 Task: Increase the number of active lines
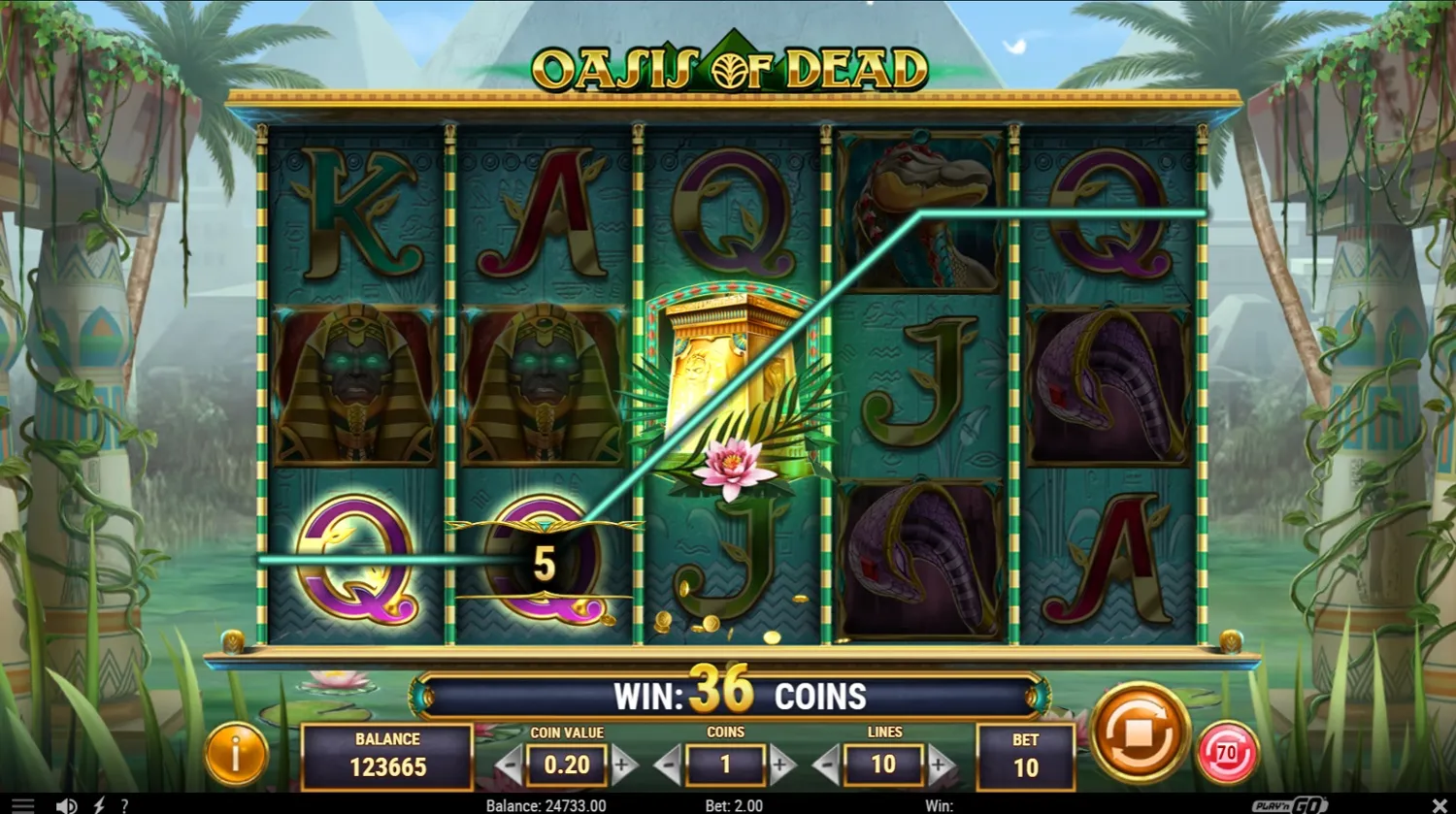[x=938, y=765]
